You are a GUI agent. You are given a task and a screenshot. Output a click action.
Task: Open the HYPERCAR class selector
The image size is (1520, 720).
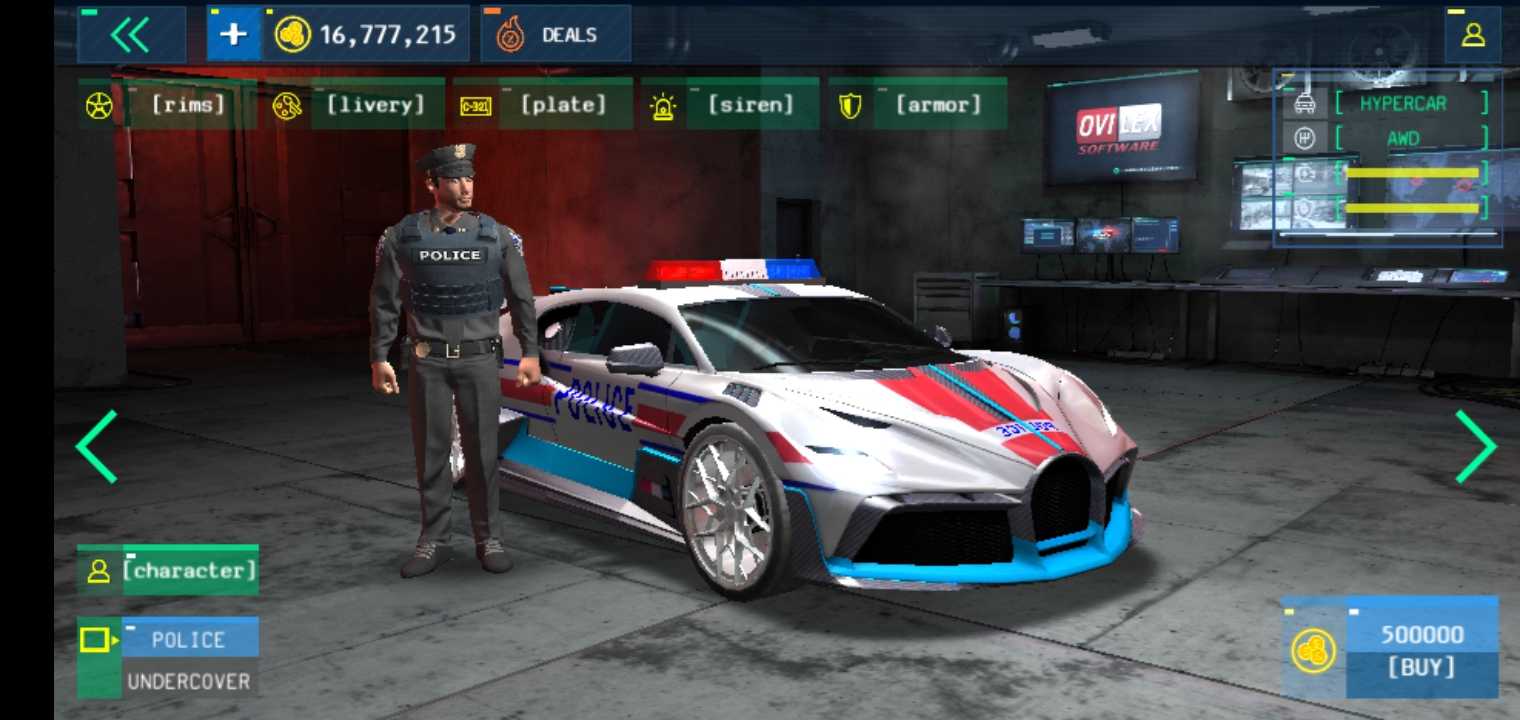1403,103
